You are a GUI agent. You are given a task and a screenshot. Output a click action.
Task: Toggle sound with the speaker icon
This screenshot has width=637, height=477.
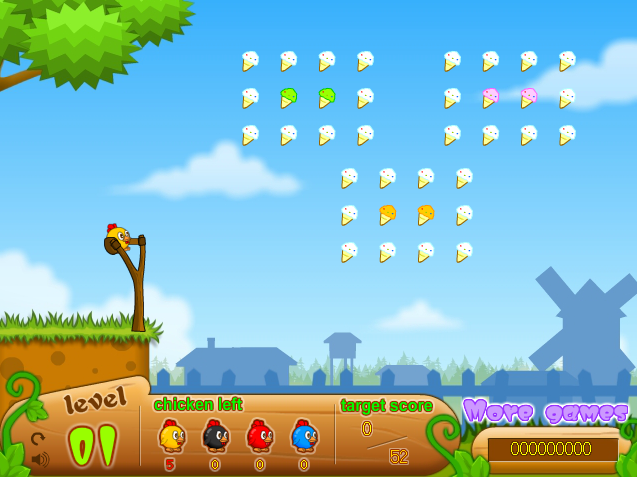coord(39,459)
